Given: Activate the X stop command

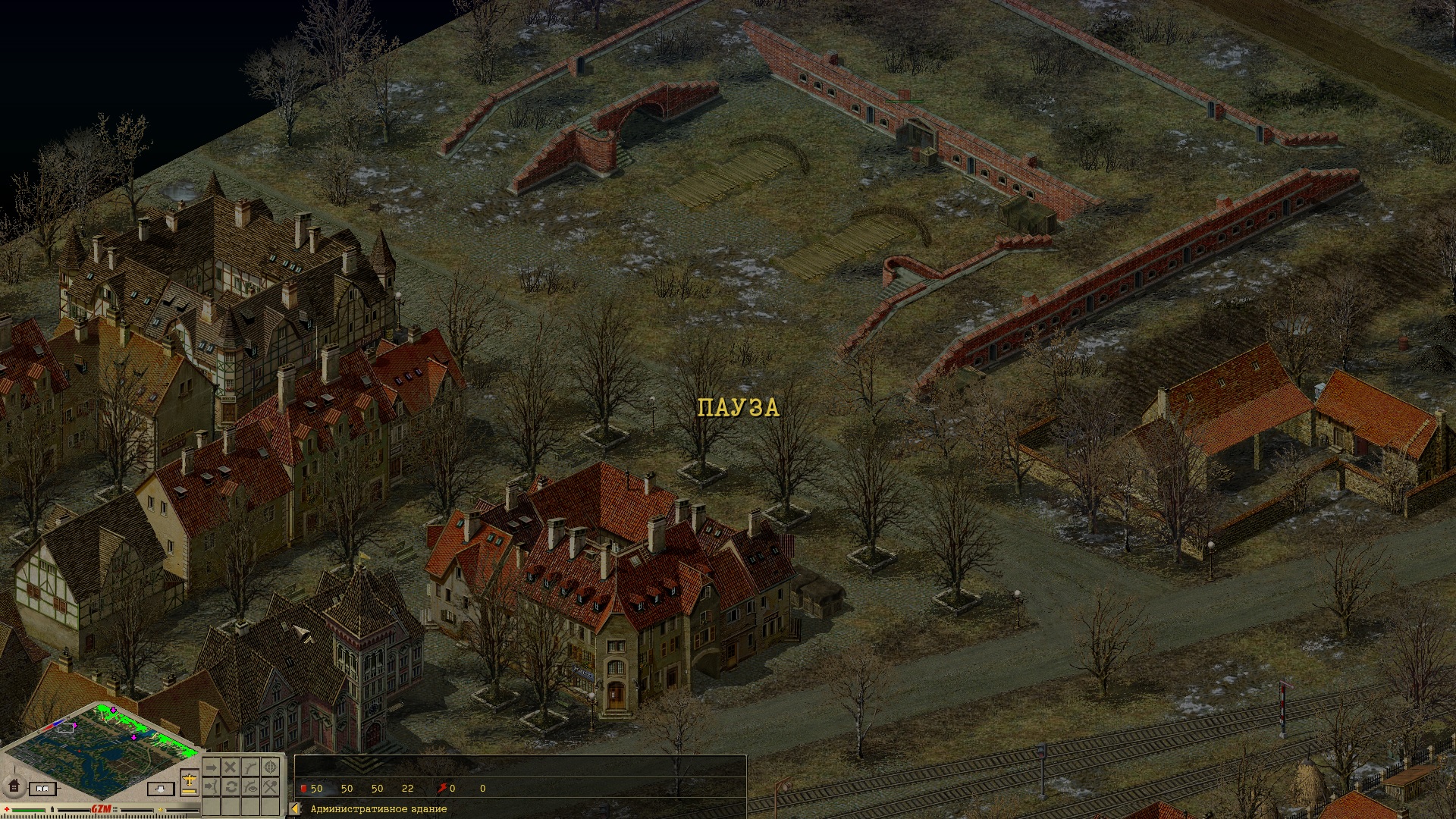Looking at the screenshot, I should (231, 767).
